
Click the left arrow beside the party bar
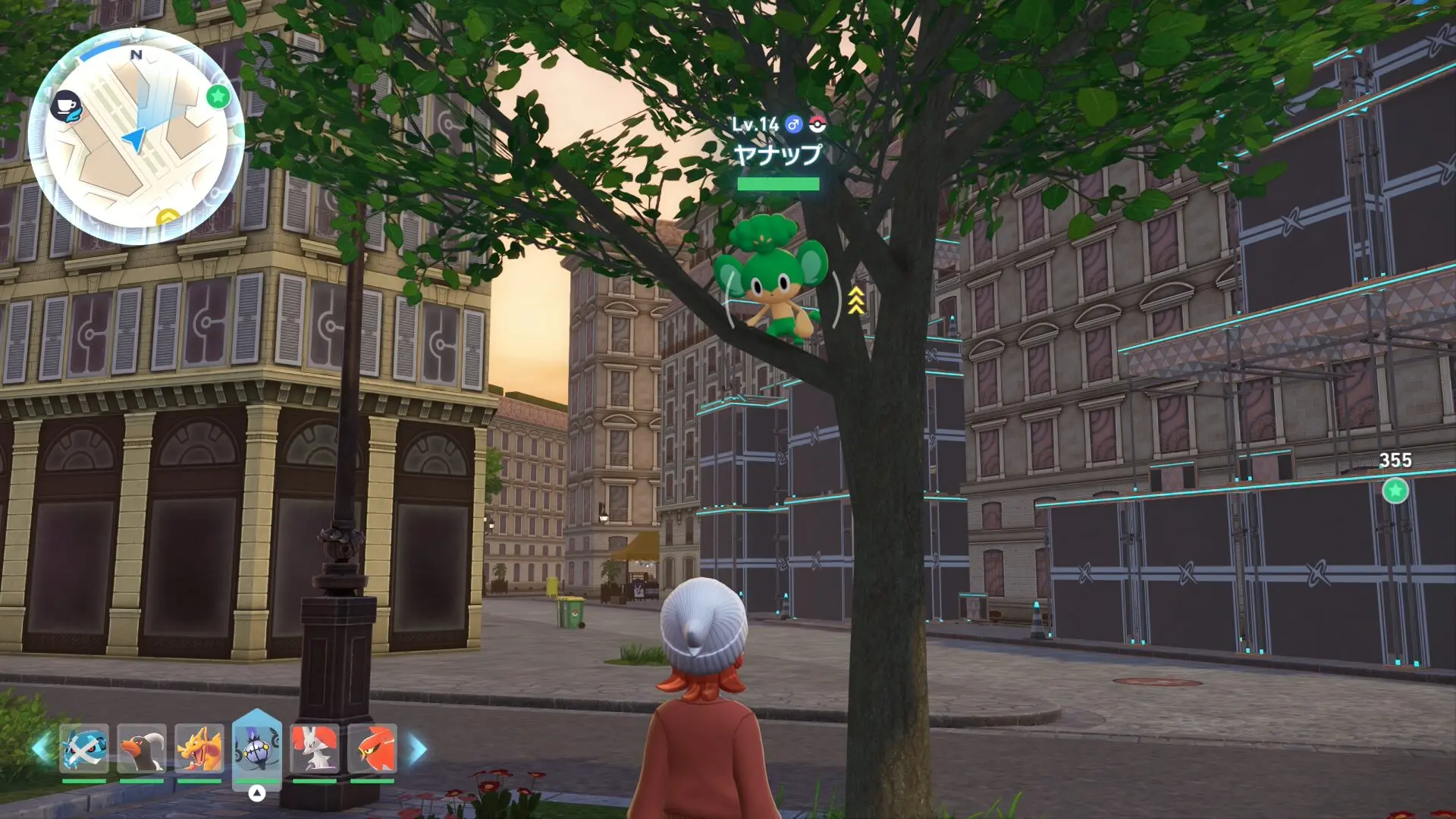tap(41, 748)
